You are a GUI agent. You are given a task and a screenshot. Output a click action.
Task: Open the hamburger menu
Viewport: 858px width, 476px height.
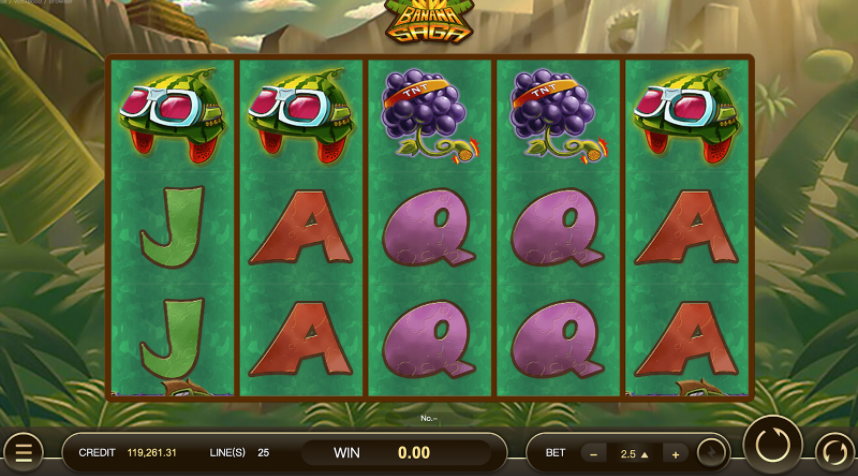click(22, 452)
